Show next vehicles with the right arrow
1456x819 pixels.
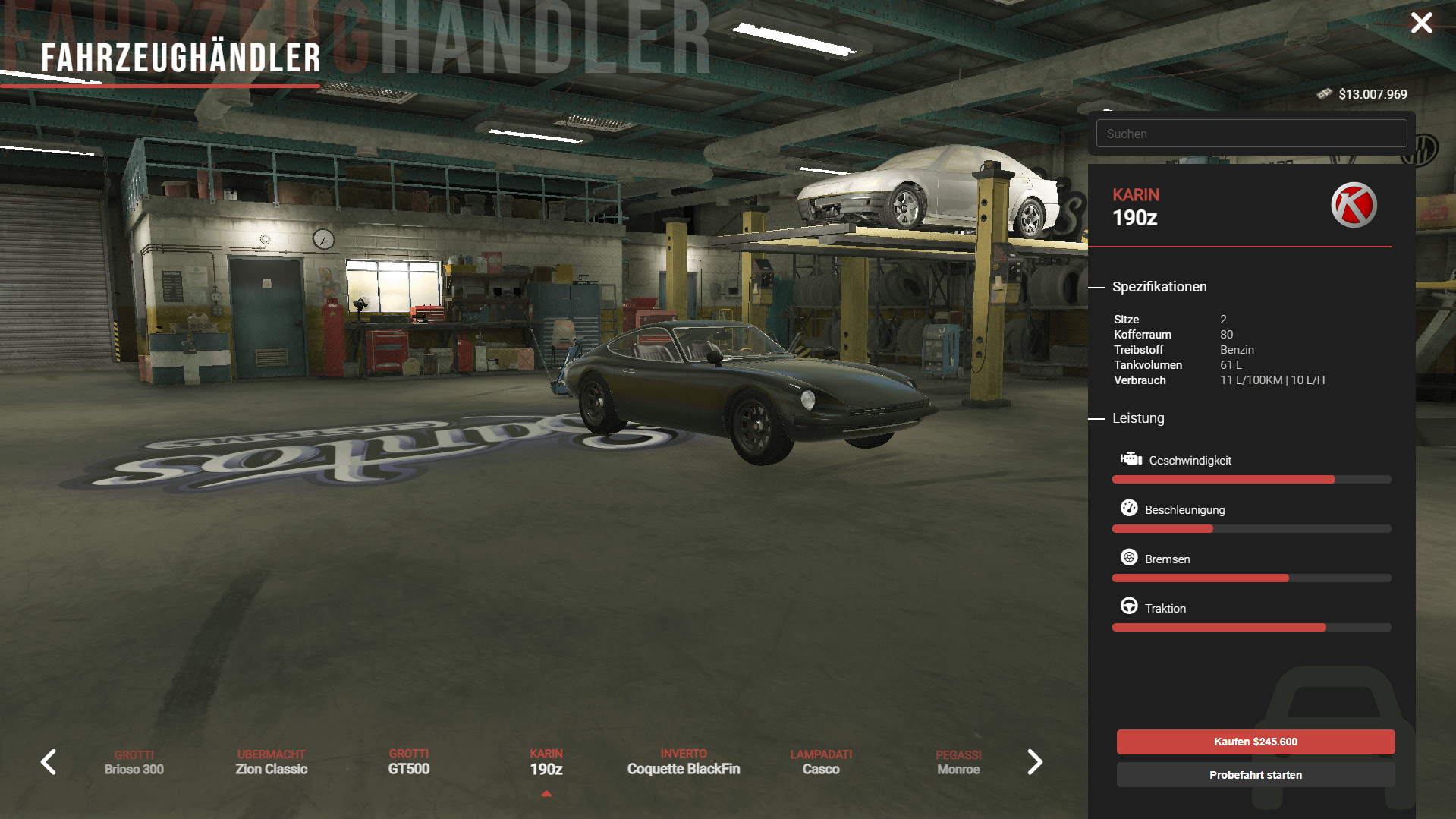coord(1035,762)
